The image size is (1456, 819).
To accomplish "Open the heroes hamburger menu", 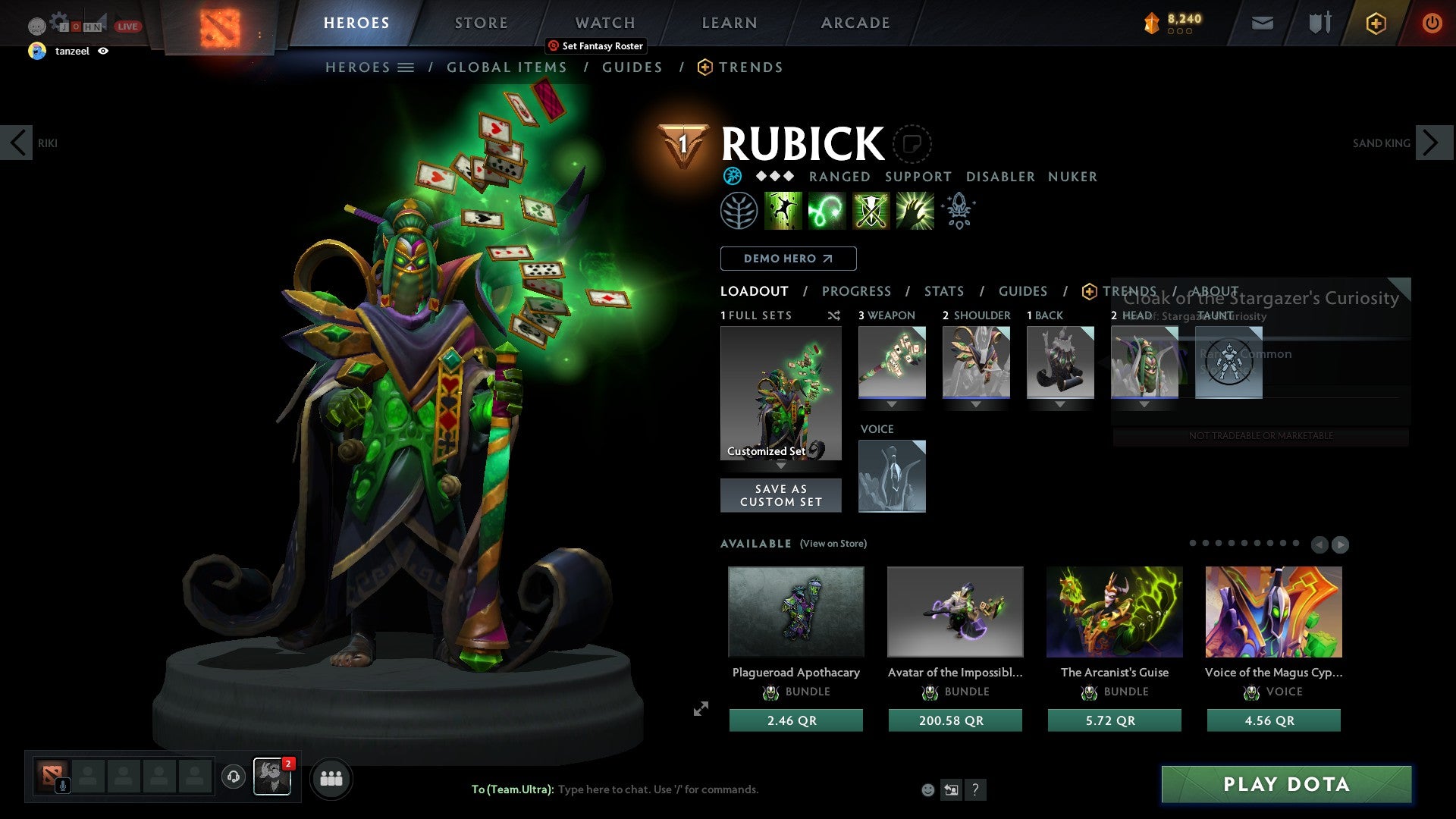I will (x=406, y=67).
